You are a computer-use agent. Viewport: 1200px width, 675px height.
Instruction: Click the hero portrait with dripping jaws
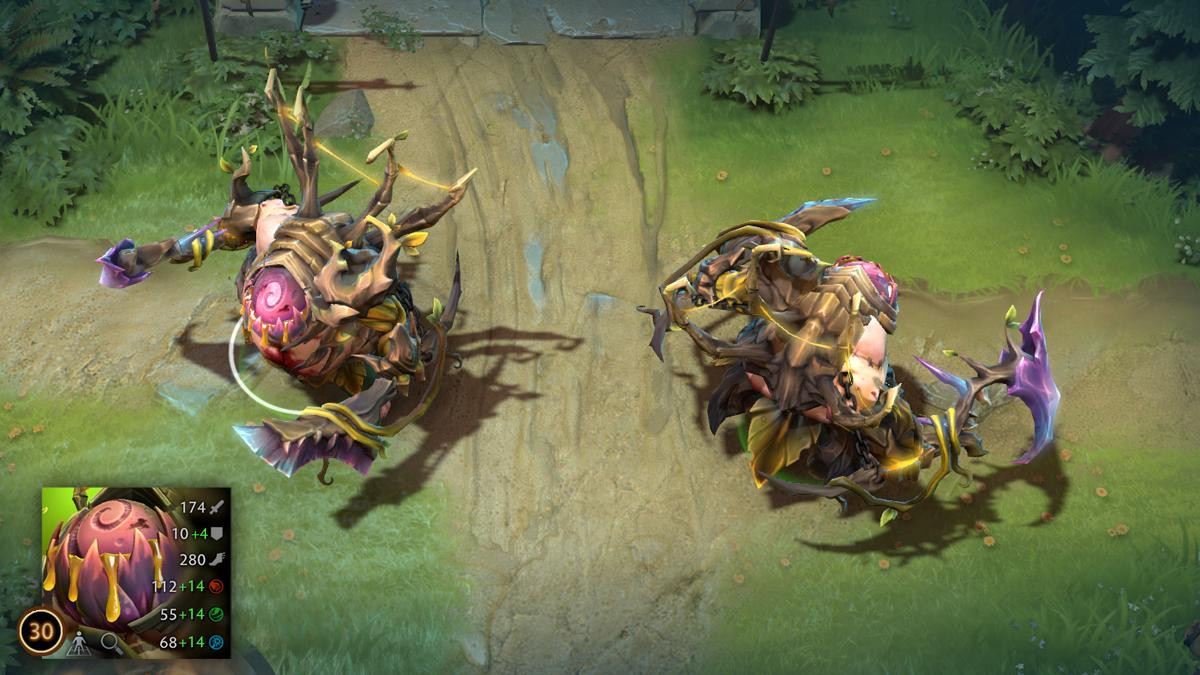[x=100, y=560]
